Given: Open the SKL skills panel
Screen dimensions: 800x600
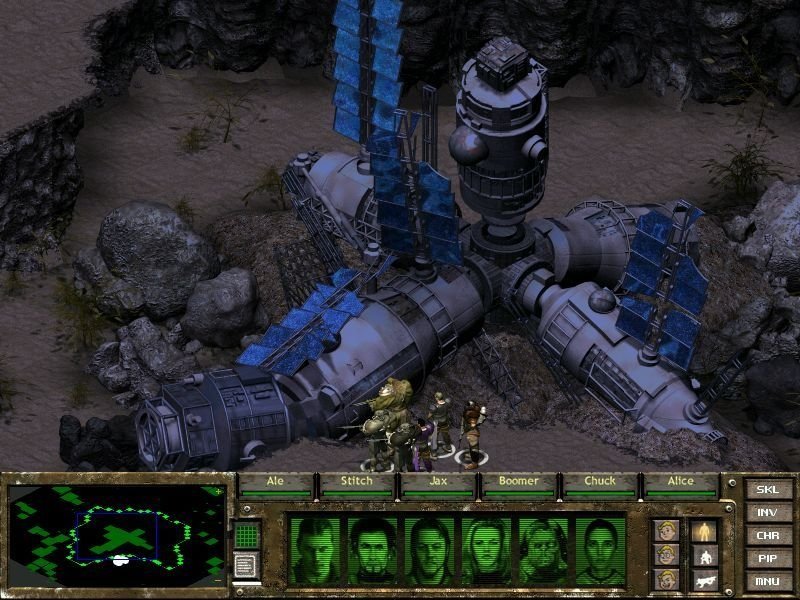Looking at the screenshot, I should 767,489.
